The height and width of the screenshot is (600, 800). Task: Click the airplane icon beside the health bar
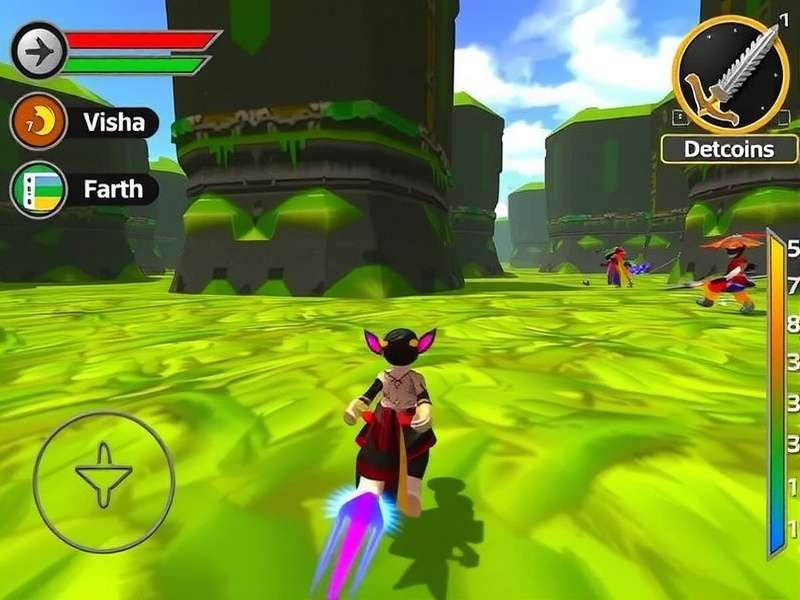point(38,49)
